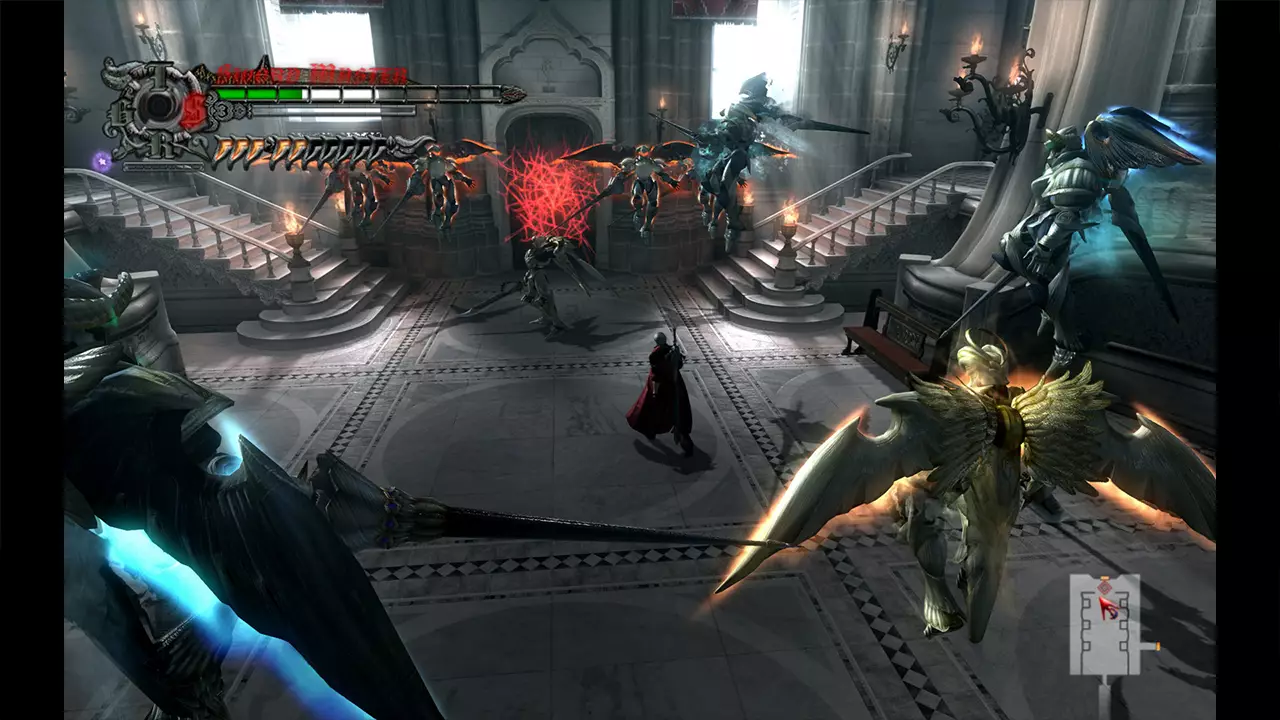Click the glowing red seal on the door
The image size is (1280, 720).
click(545, 190)
